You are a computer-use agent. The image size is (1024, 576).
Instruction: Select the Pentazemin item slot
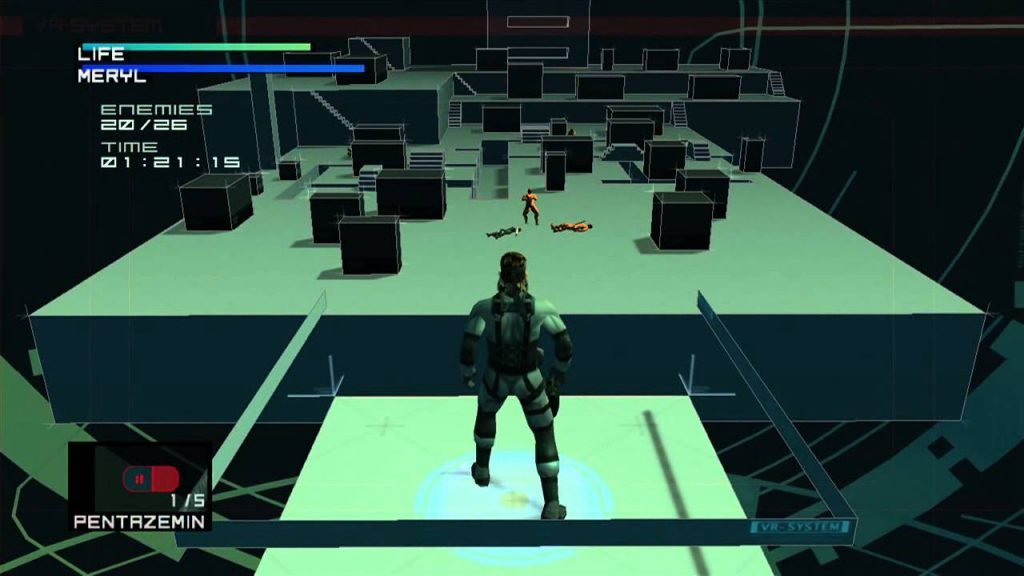[x=140, y=486]
